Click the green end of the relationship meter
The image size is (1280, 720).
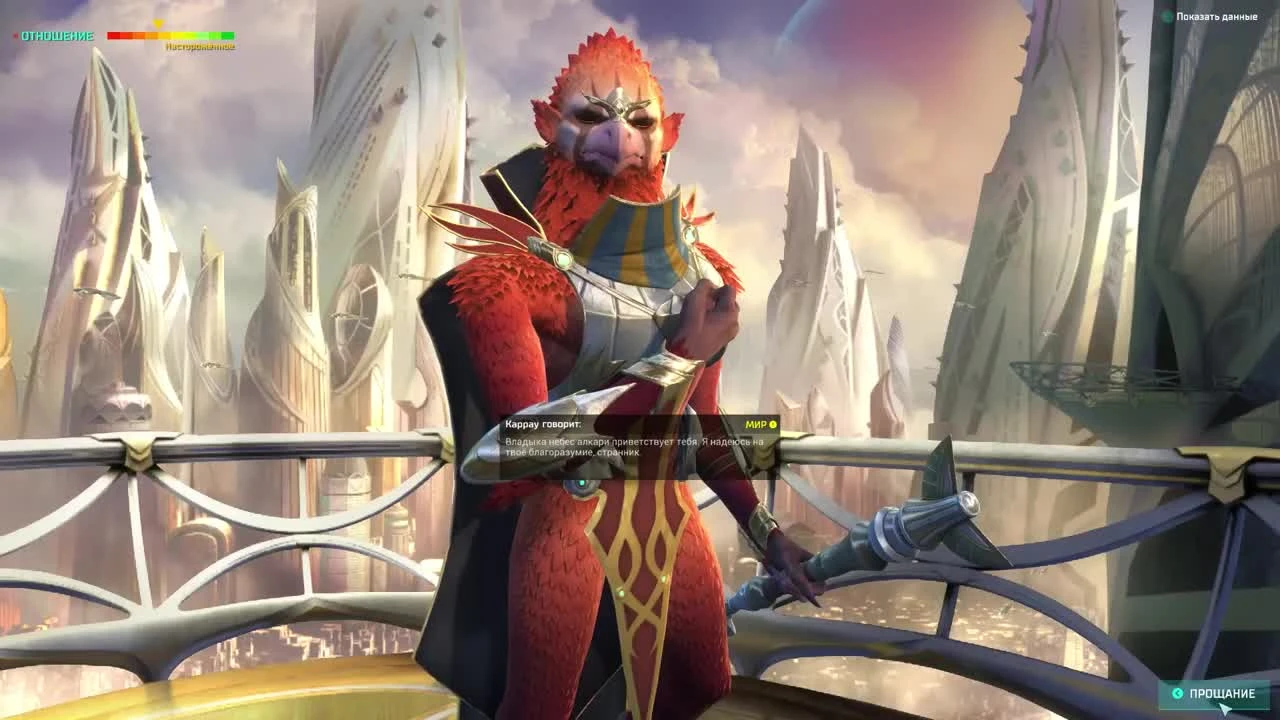point(228,35)
